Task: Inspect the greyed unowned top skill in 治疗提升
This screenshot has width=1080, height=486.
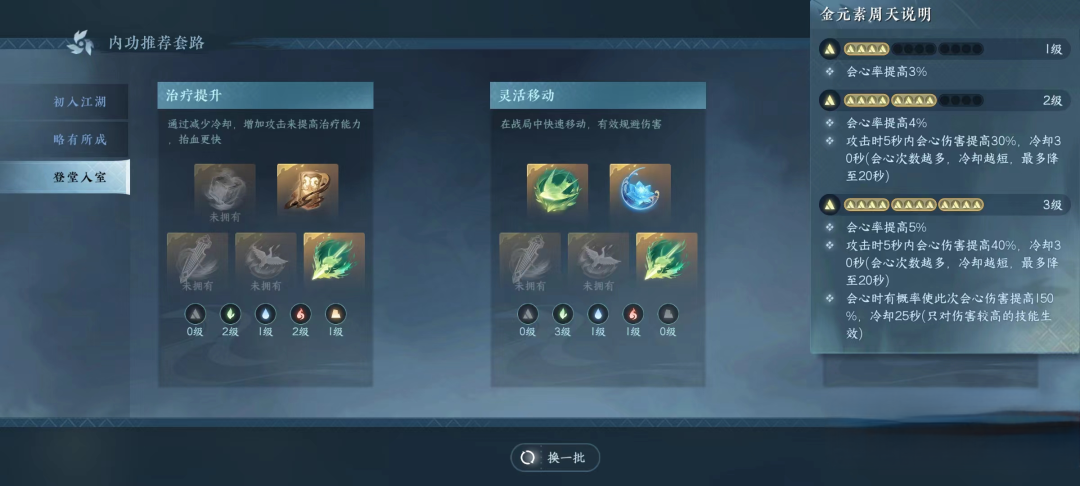Action: [225, 190]
